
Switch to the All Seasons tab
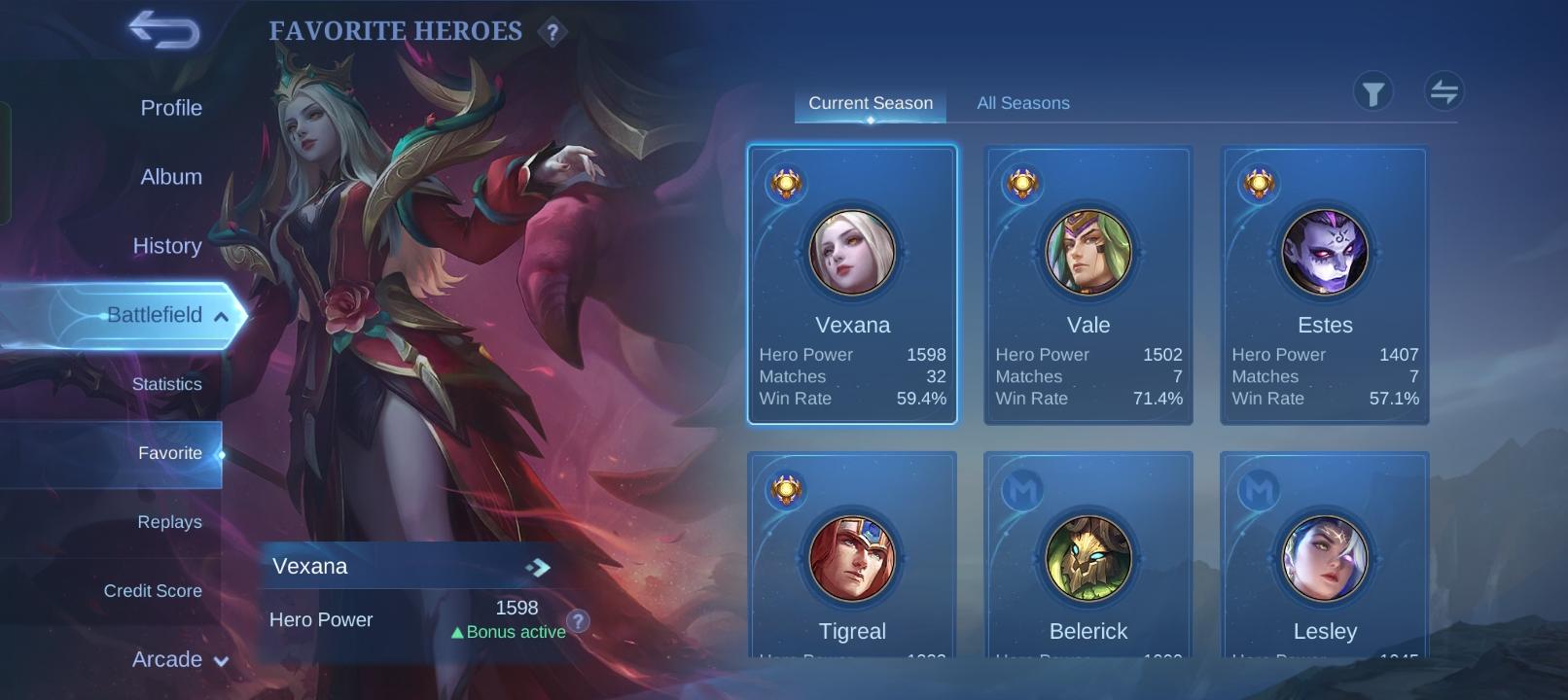point(1023,102)
